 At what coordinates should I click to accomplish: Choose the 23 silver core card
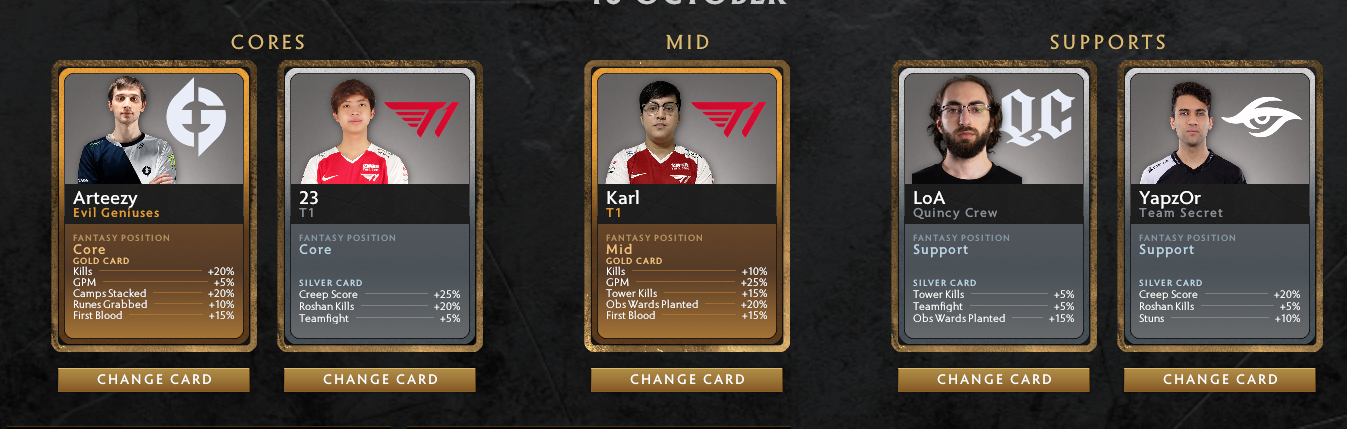point(379,206)
